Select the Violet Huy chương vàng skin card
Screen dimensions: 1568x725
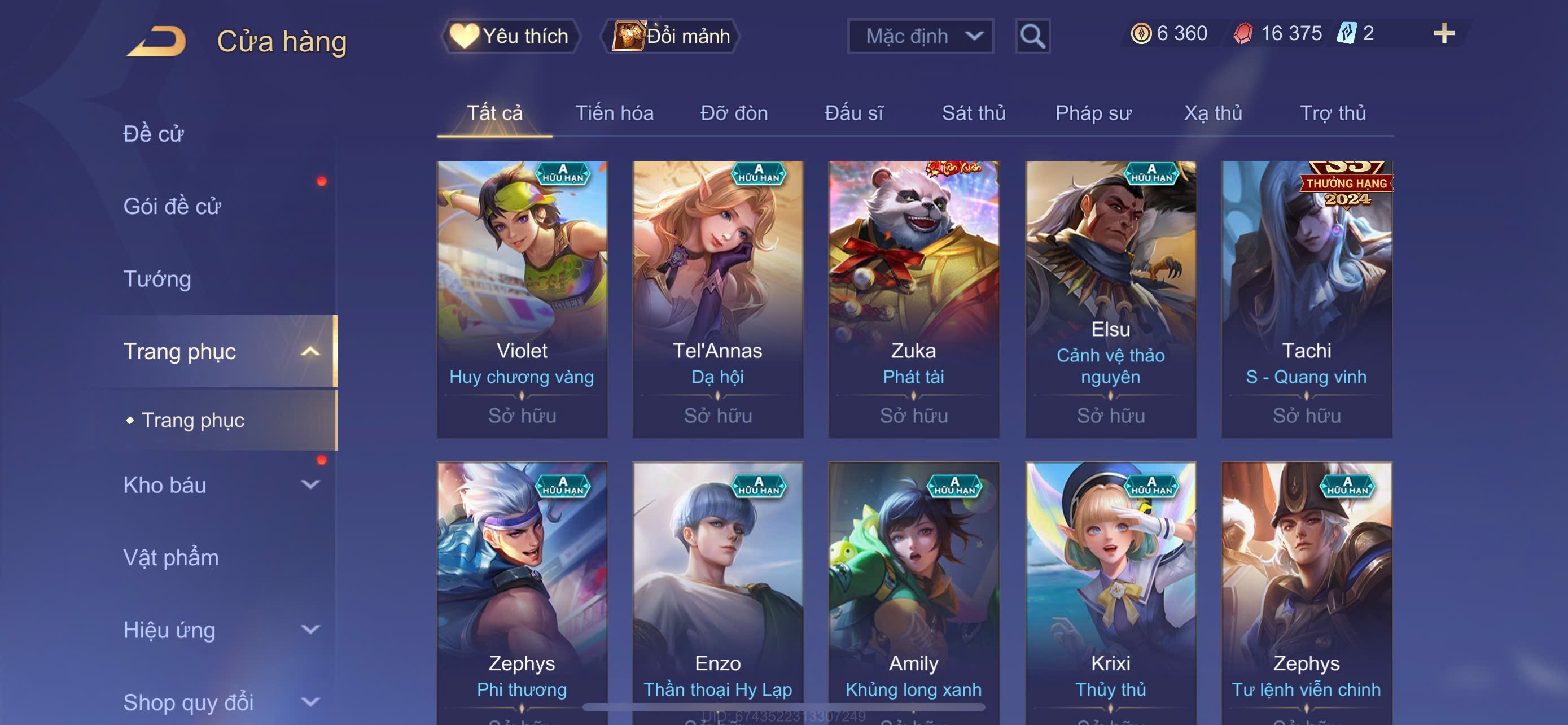(x=522, y=298)
